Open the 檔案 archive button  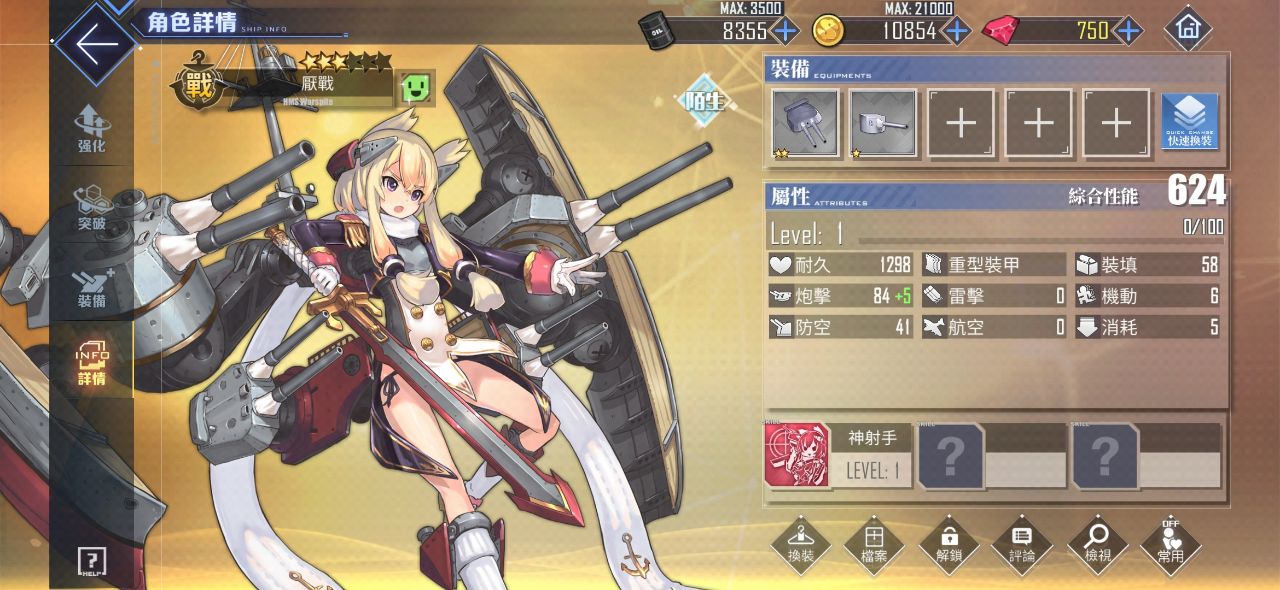pyautogui.click(x=874, y=545)
